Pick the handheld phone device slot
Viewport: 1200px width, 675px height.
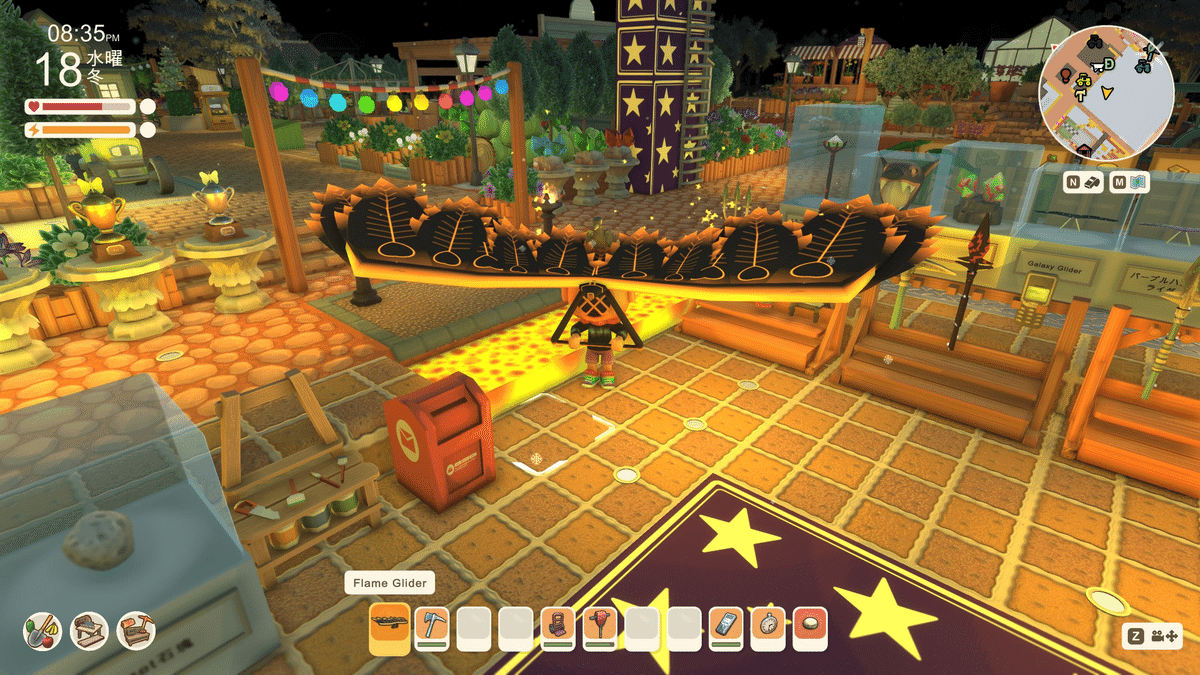coord(727,626)
